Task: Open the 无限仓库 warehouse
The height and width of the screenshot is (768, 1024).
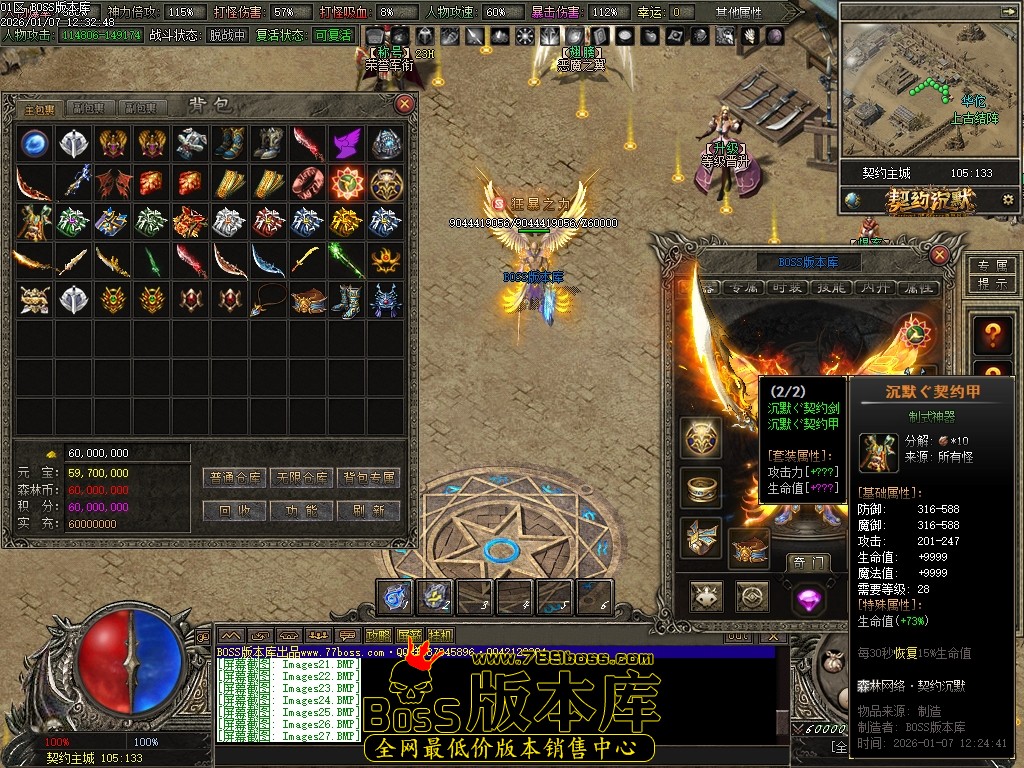Action: [302, 477]
